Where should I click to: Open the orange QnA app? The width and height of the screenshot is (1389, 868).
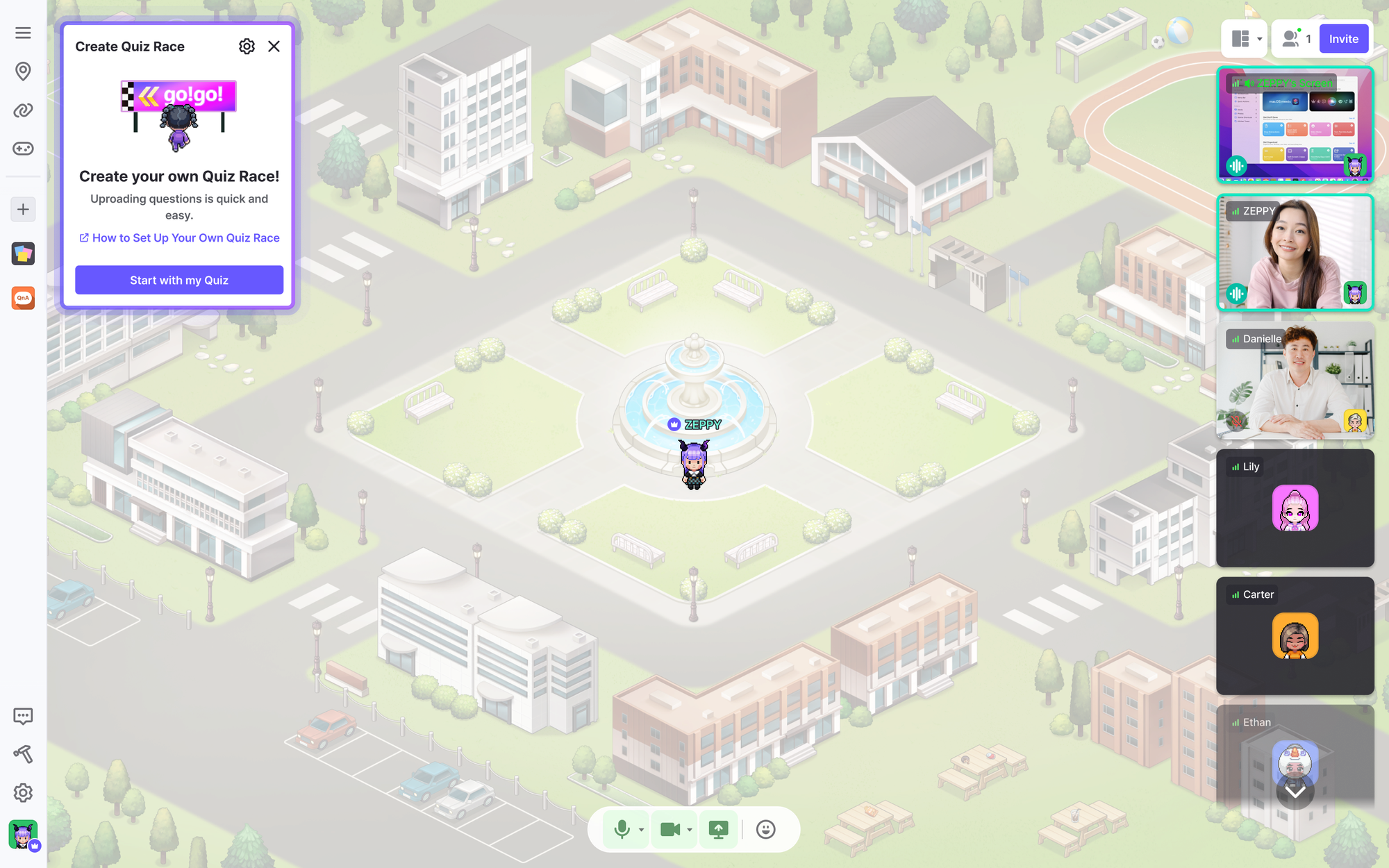(23, 298)
